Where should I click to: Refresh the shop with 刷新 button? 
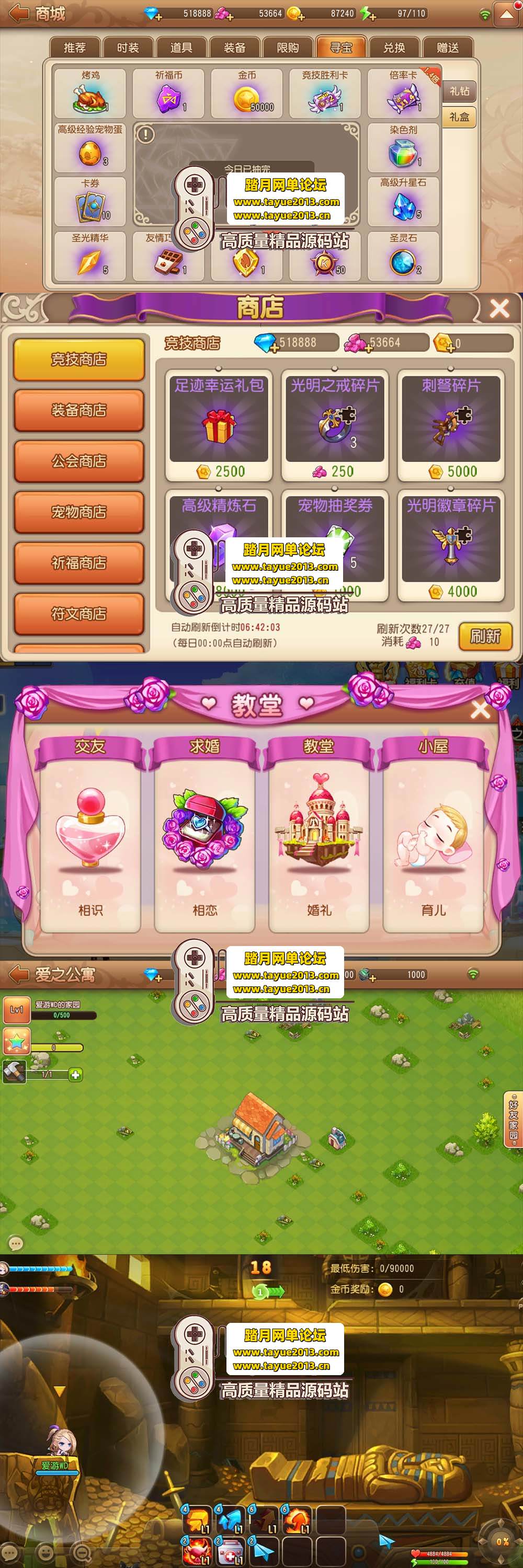[485, 636]
